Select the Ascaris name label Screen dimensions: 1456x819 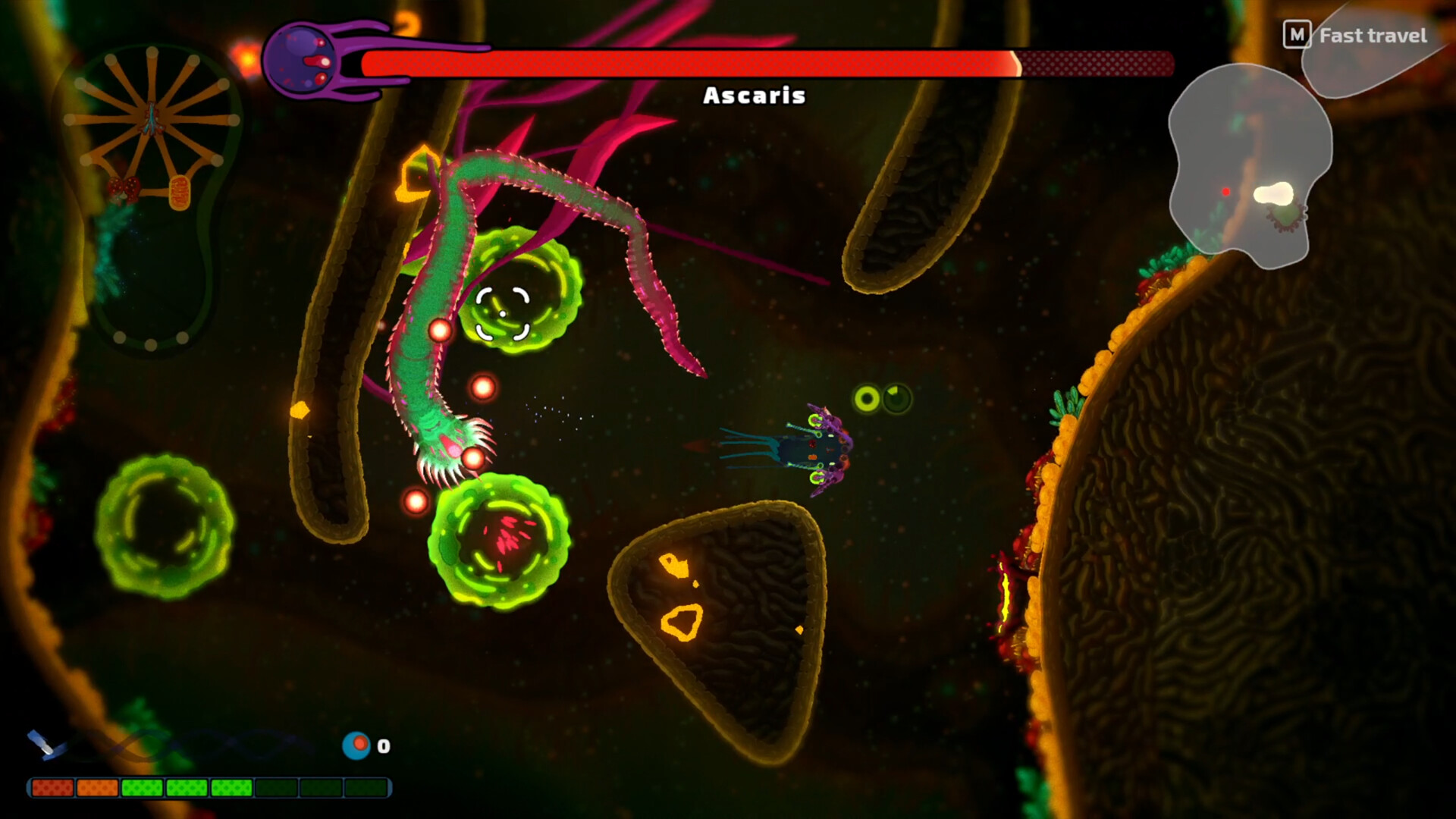pyautogui.click(x=754, y=96)
